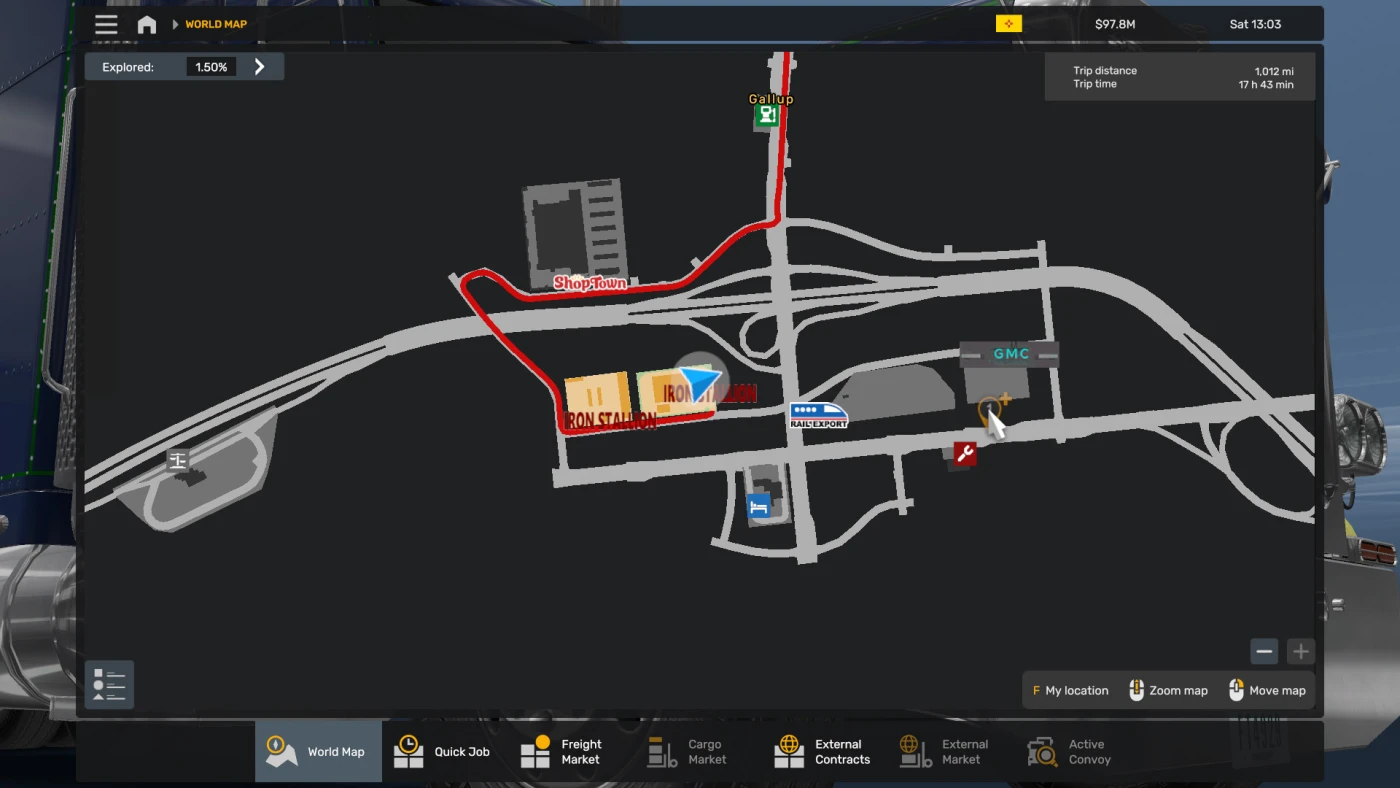Open the map legend icon bottom-left

click(108, 684)
